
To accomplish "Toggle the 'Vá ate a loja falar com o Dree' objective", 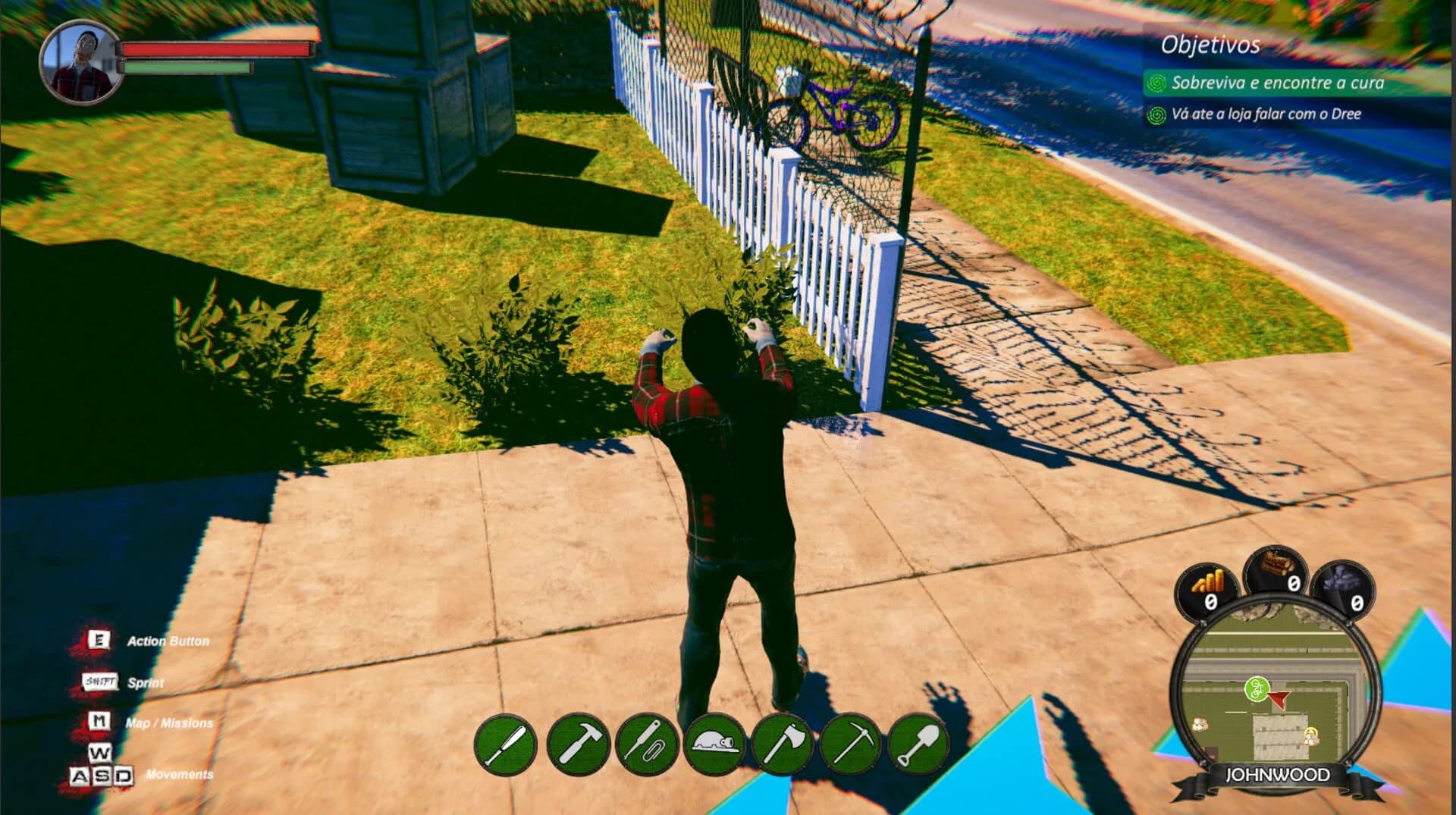I will click(1265, 115).
